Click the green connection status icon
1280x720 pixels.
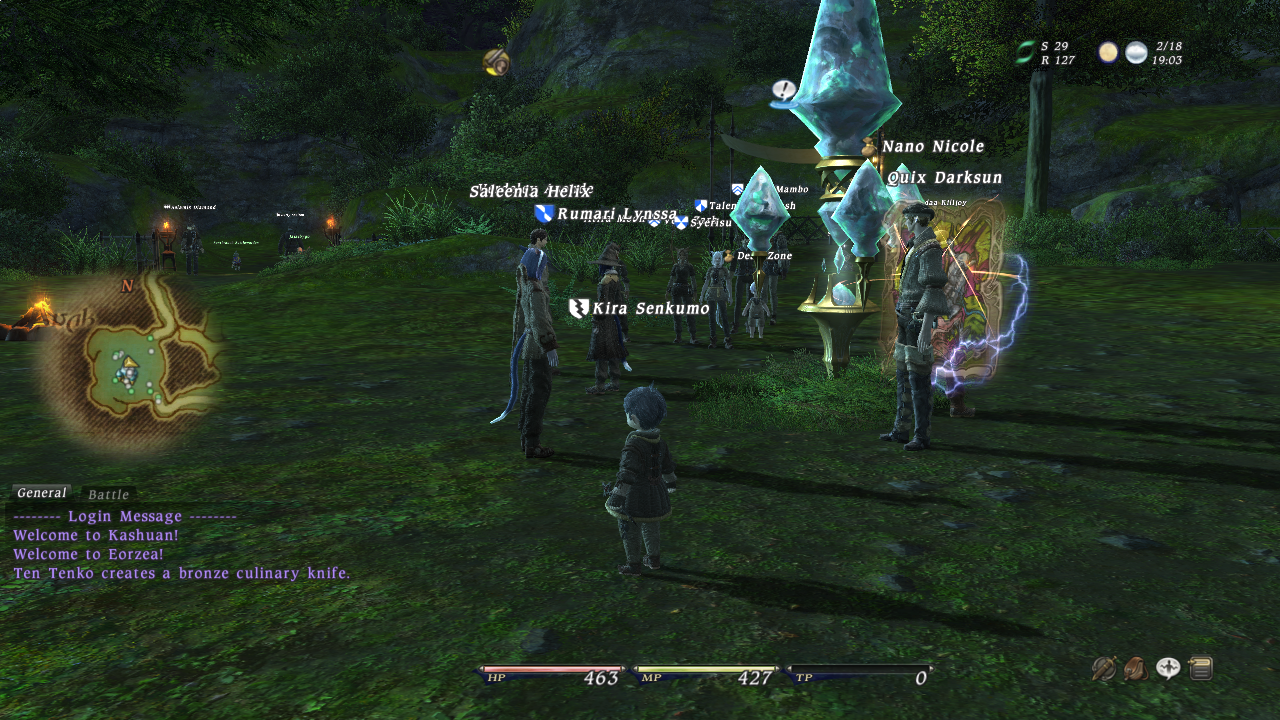[x=1025, y=53]
